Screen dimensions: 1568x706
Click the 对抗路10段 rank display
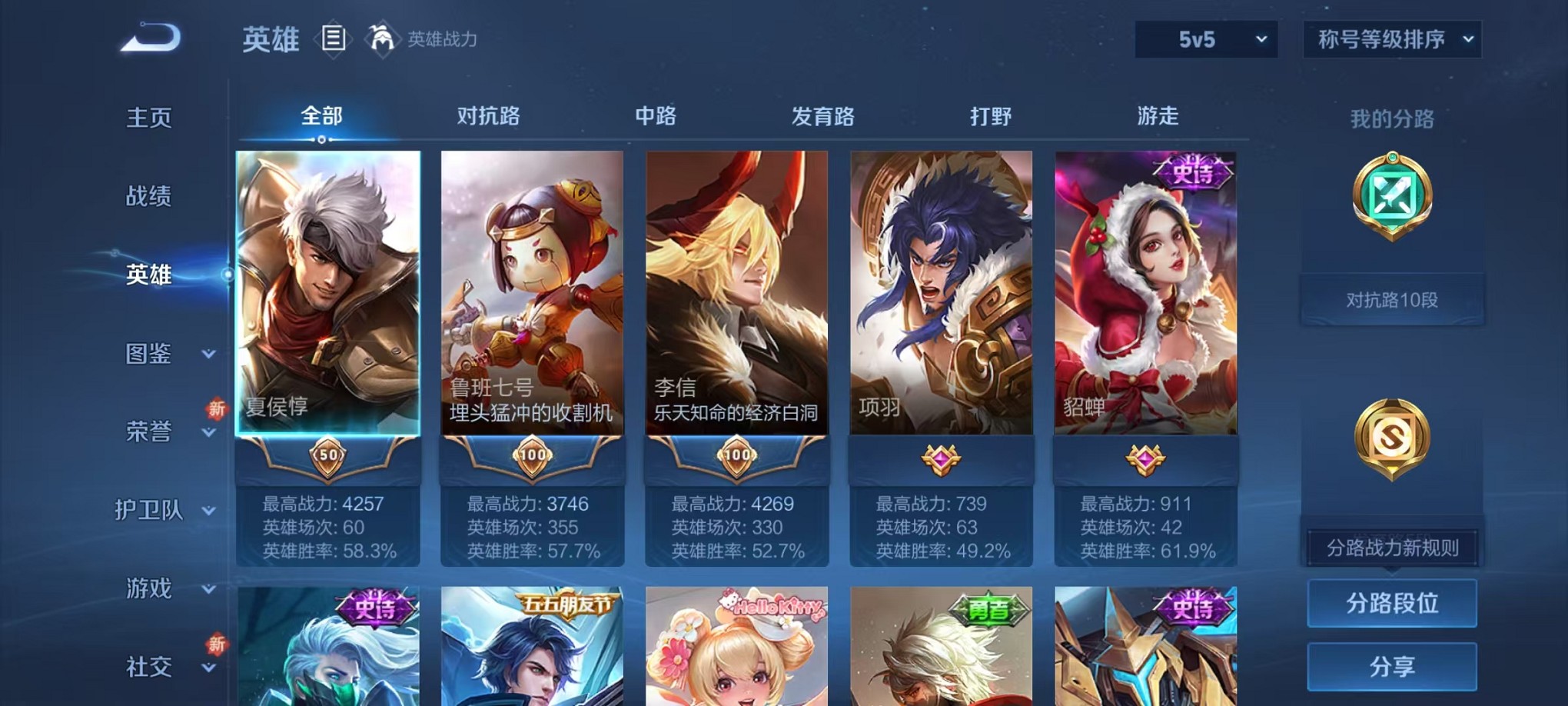pyautogui.click(x=1392, y=300)
